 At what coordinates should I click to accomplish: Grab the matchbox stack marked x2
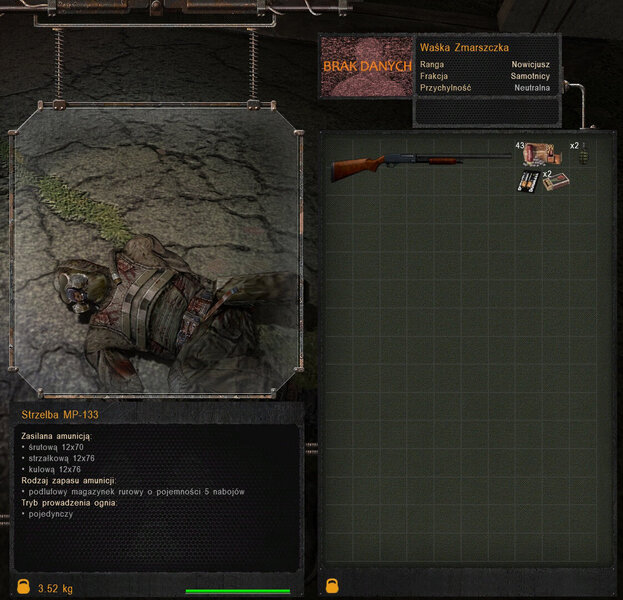pos(556,183)
